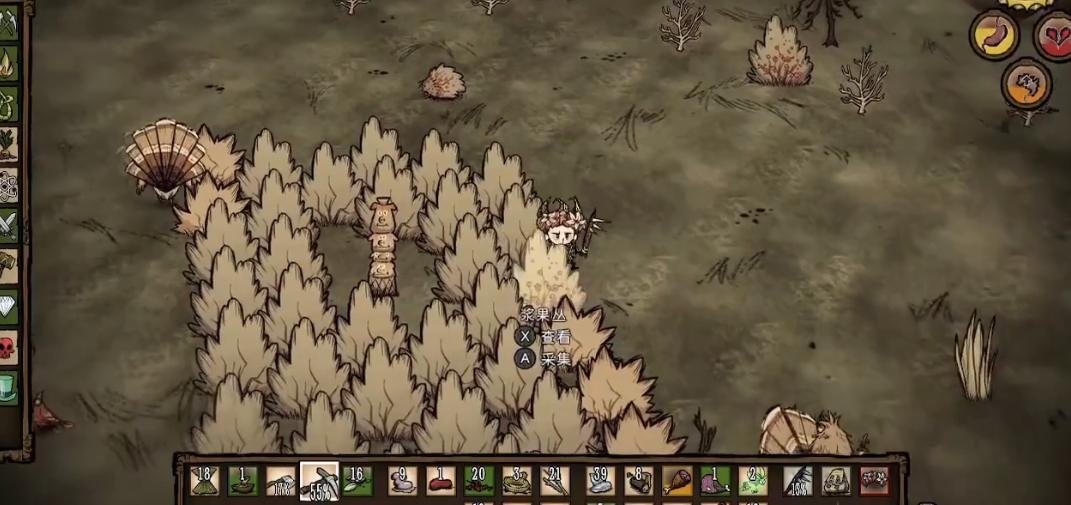
Task: Open the red-skull Magic crafting tab
Action: [x=8, y=347]
